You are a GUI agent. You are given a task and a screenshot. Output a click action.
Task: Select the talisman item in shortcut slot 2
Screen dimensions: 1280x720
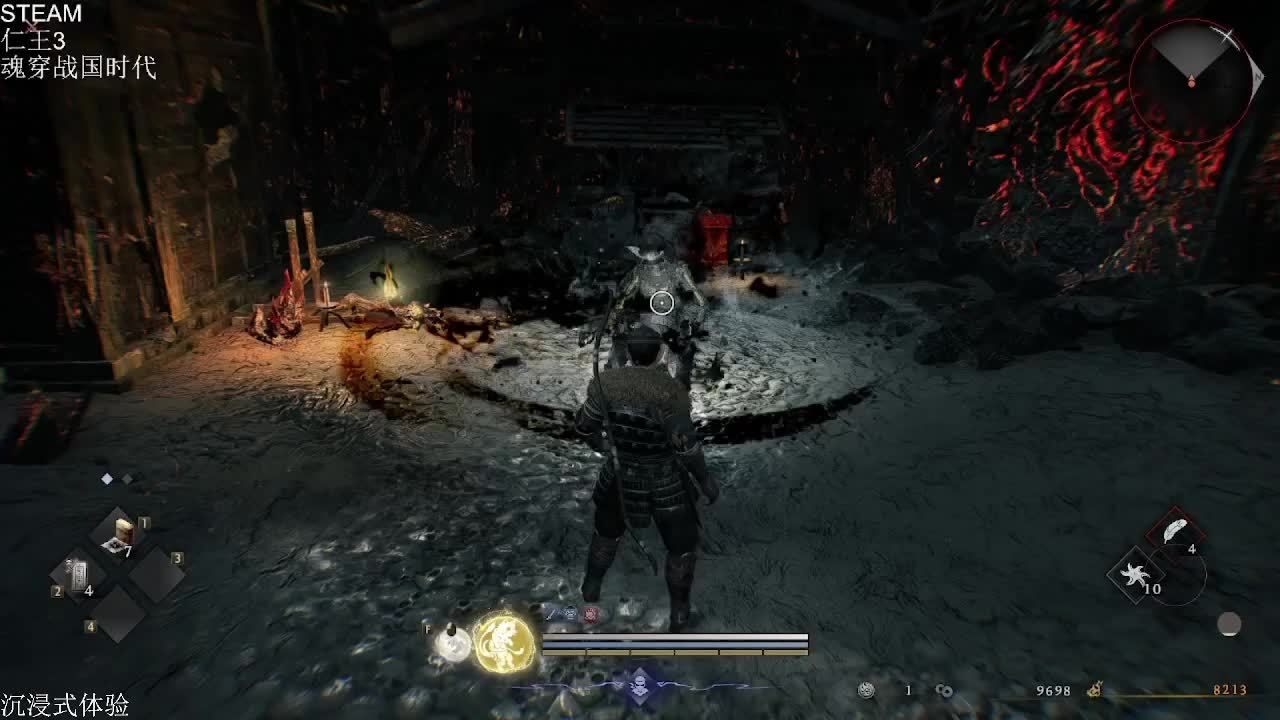[80, 577]
